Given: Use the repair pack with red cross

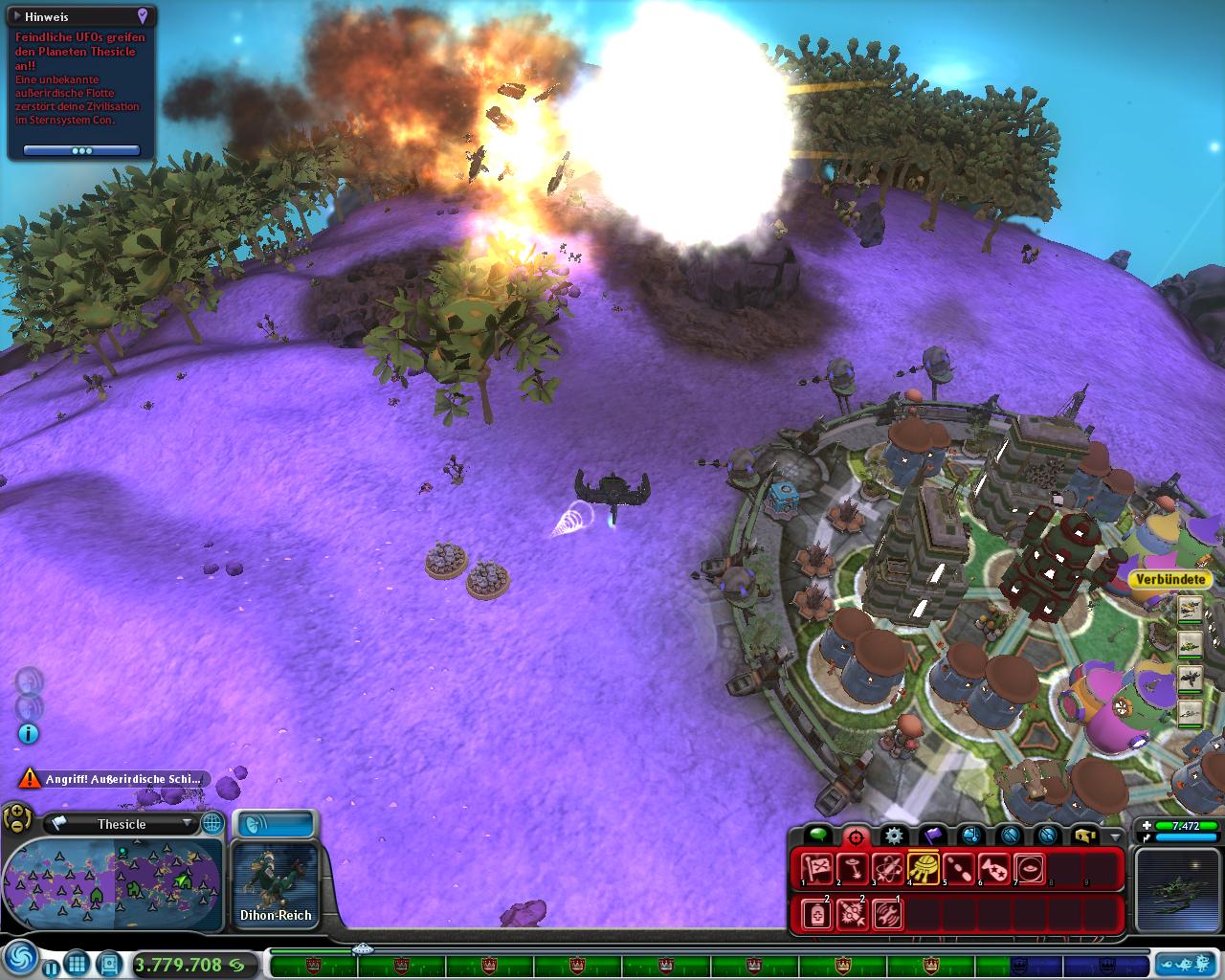Looking at the screenshot, I should tap(816, 914).
